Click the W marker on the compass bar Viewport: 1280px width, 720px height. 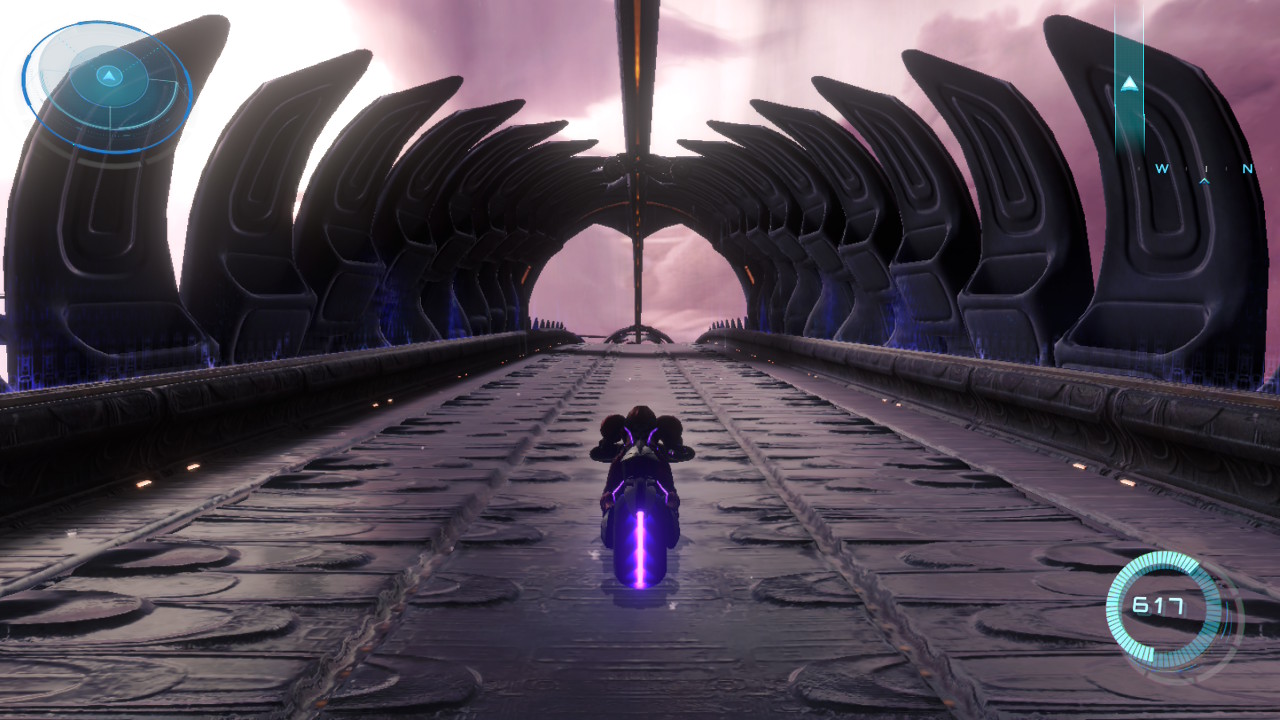click(x=1162, y=167)
